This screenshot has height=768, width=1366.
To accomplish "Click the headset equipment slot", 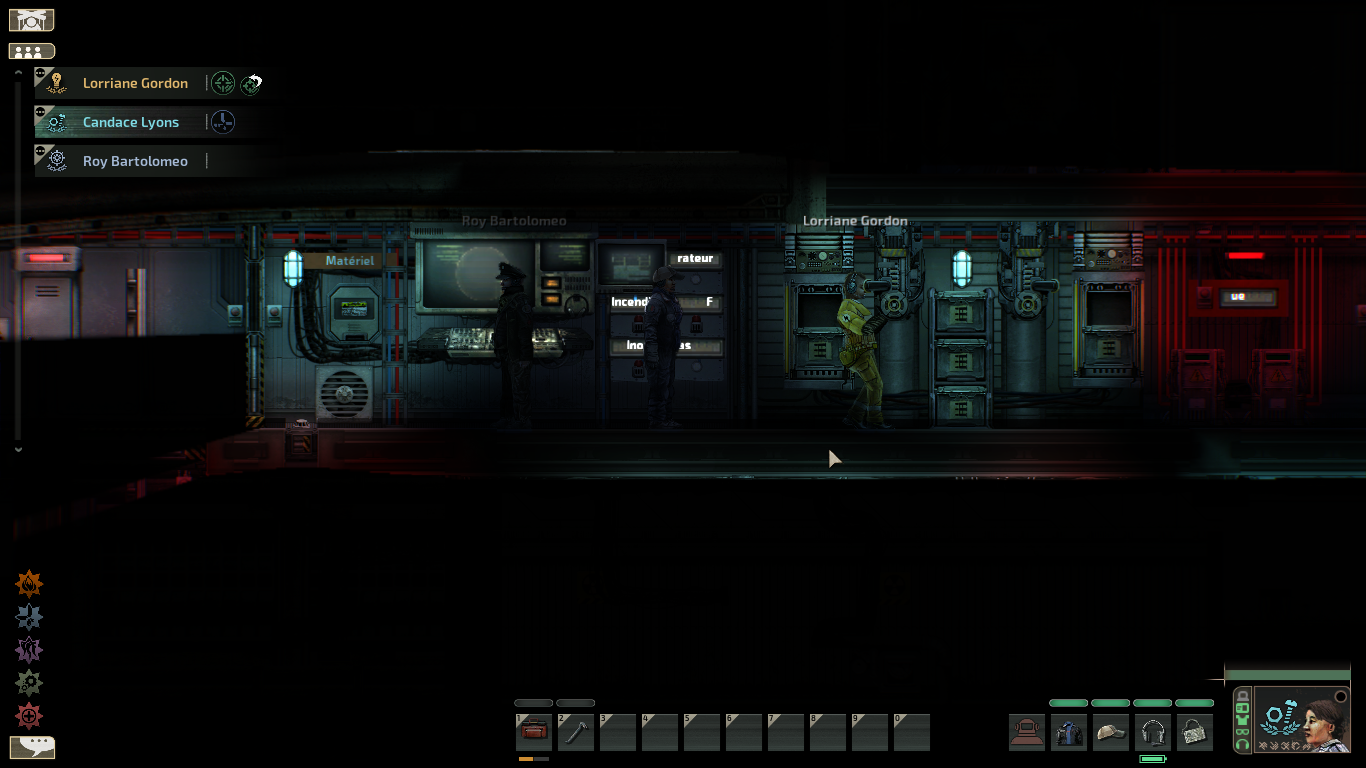I will tap(1153, 732).
